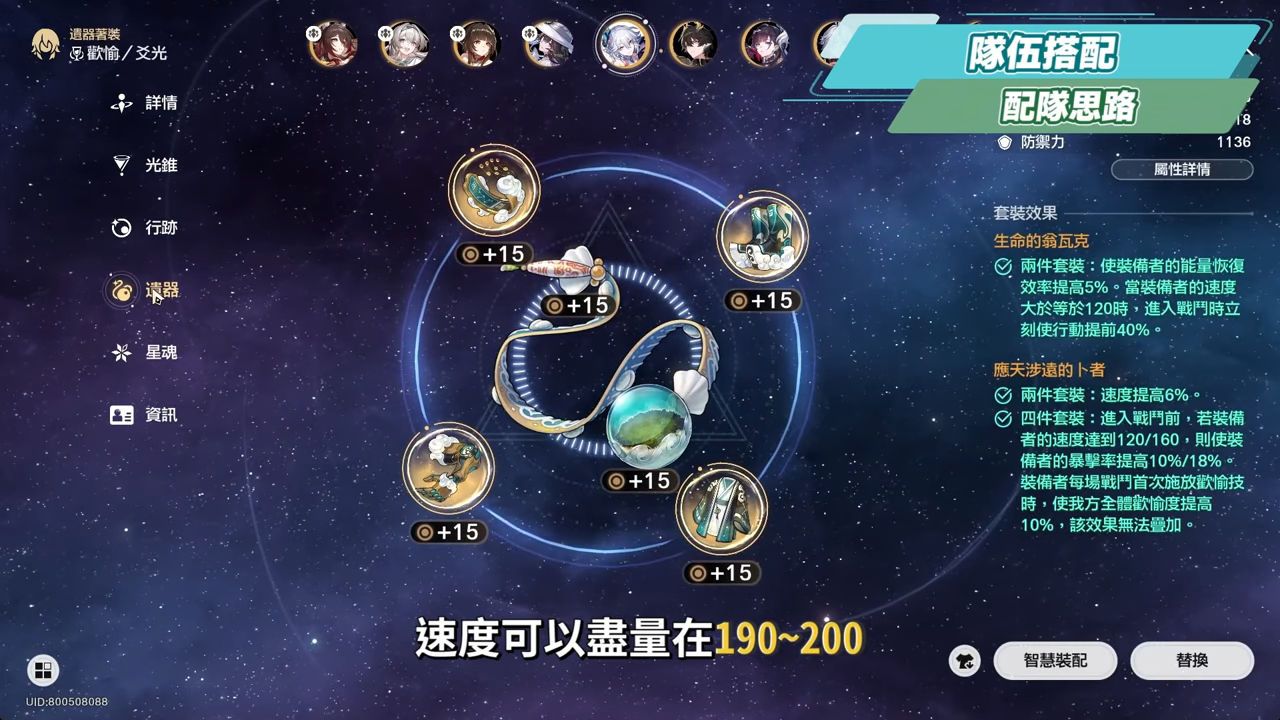1280x720 pixels.
Task: Open the relic outfit quick-equip shirt icon
Action: [x=964, y=661]
